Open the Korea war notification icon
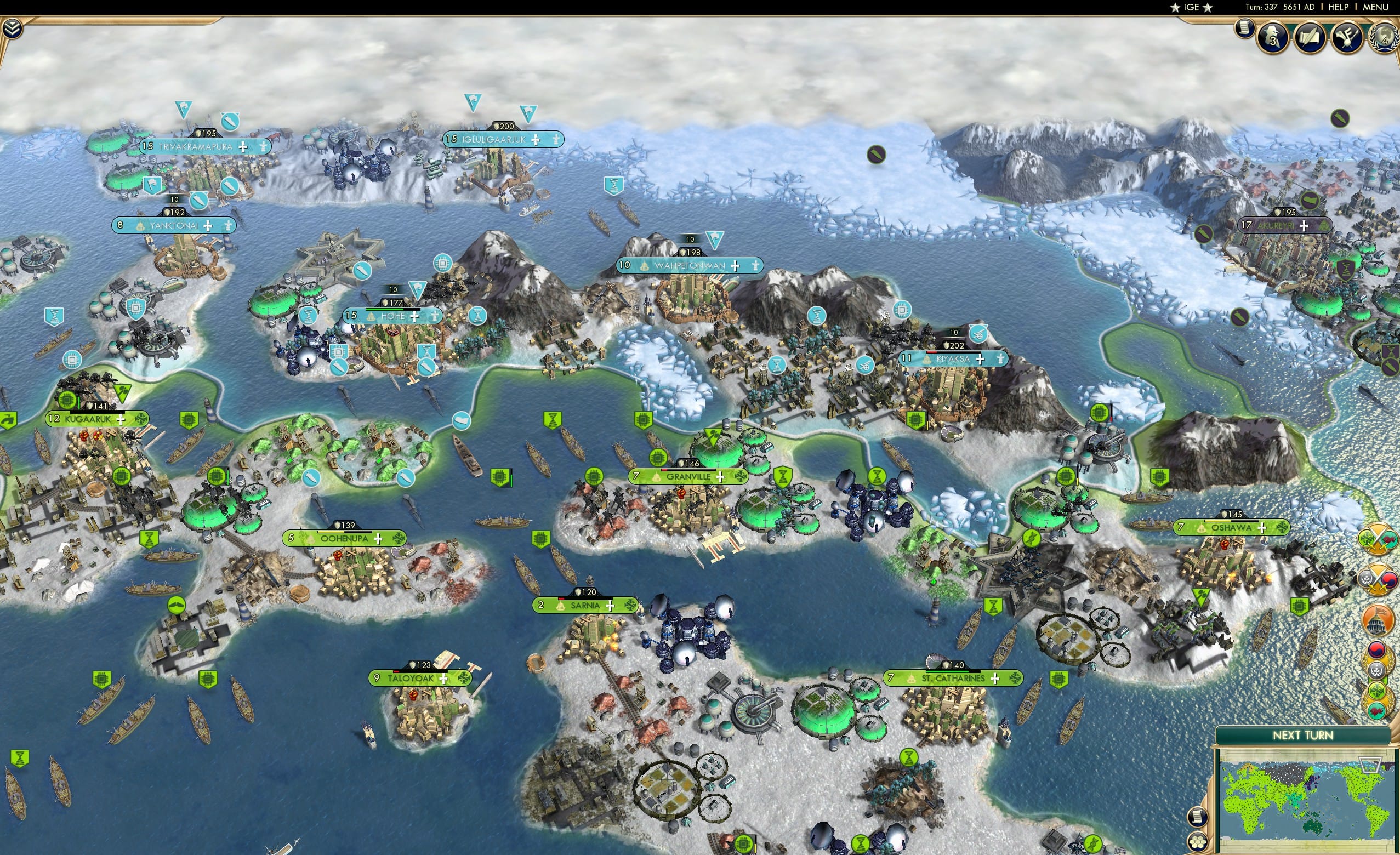Viewport: 1400px width, 855px height. (1378, 579)
